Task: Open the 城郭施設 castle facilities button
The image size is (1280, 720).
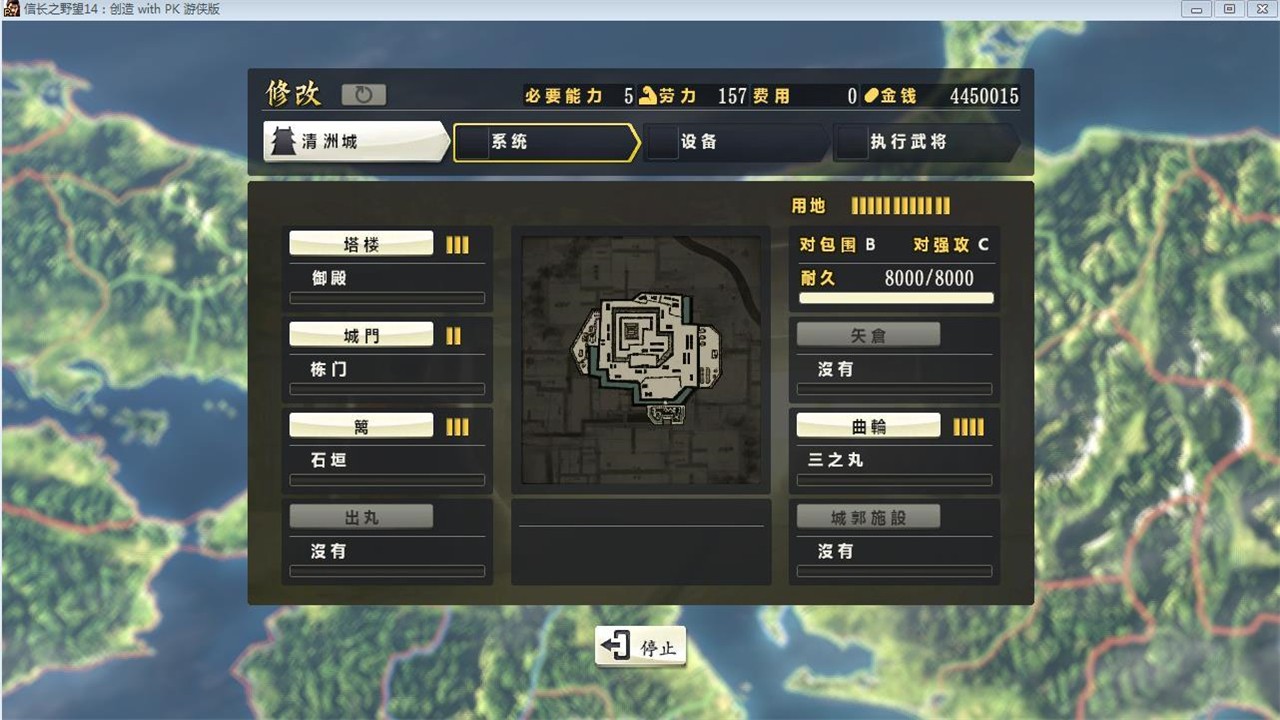Action: coord(868,517)
